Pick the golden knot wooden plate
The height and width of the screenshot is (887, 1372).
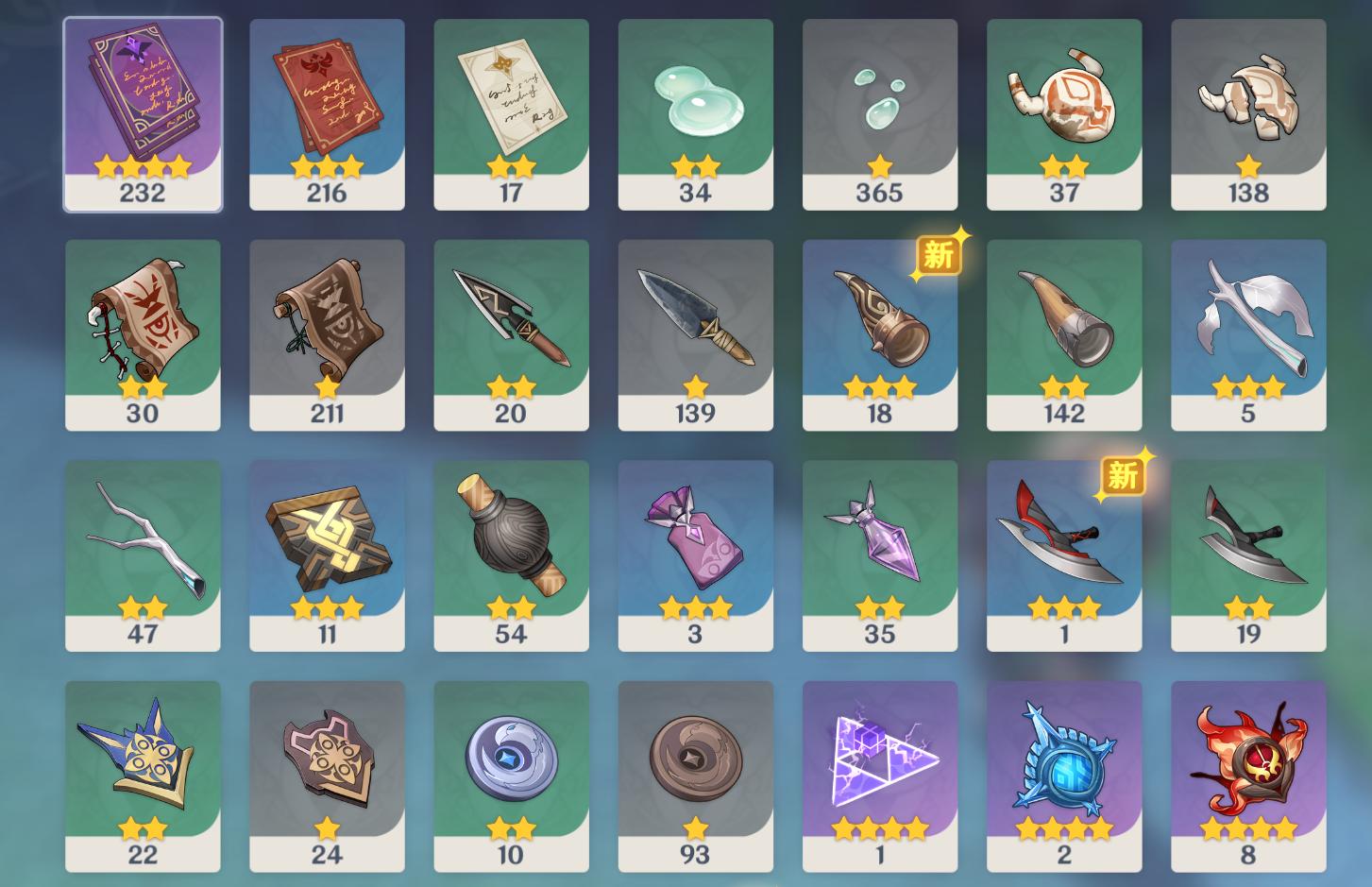pyautogui.click(x=327, y=555)
